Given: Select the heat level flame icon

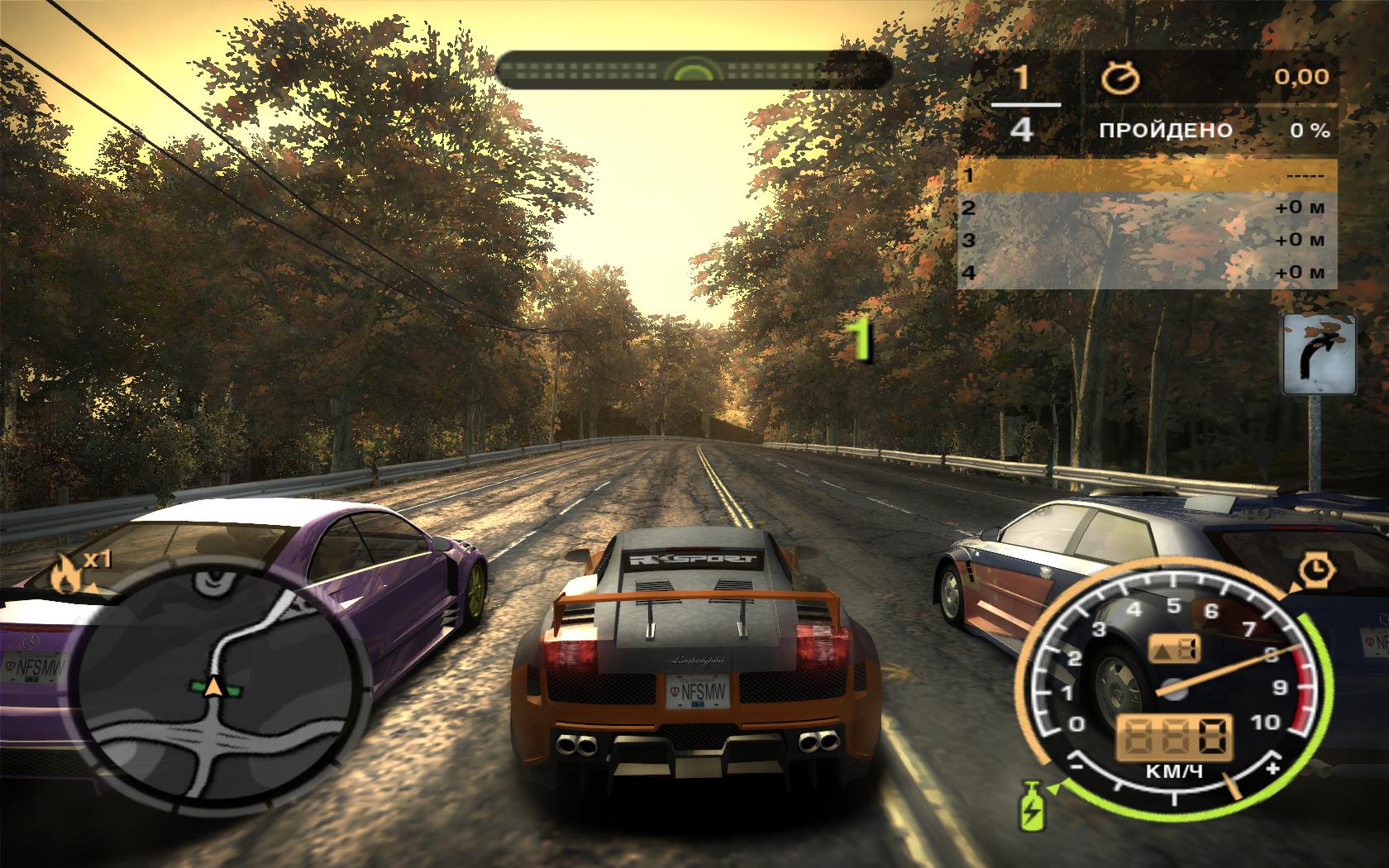Looking at the screenshot, I should click(x=64, y=573).
